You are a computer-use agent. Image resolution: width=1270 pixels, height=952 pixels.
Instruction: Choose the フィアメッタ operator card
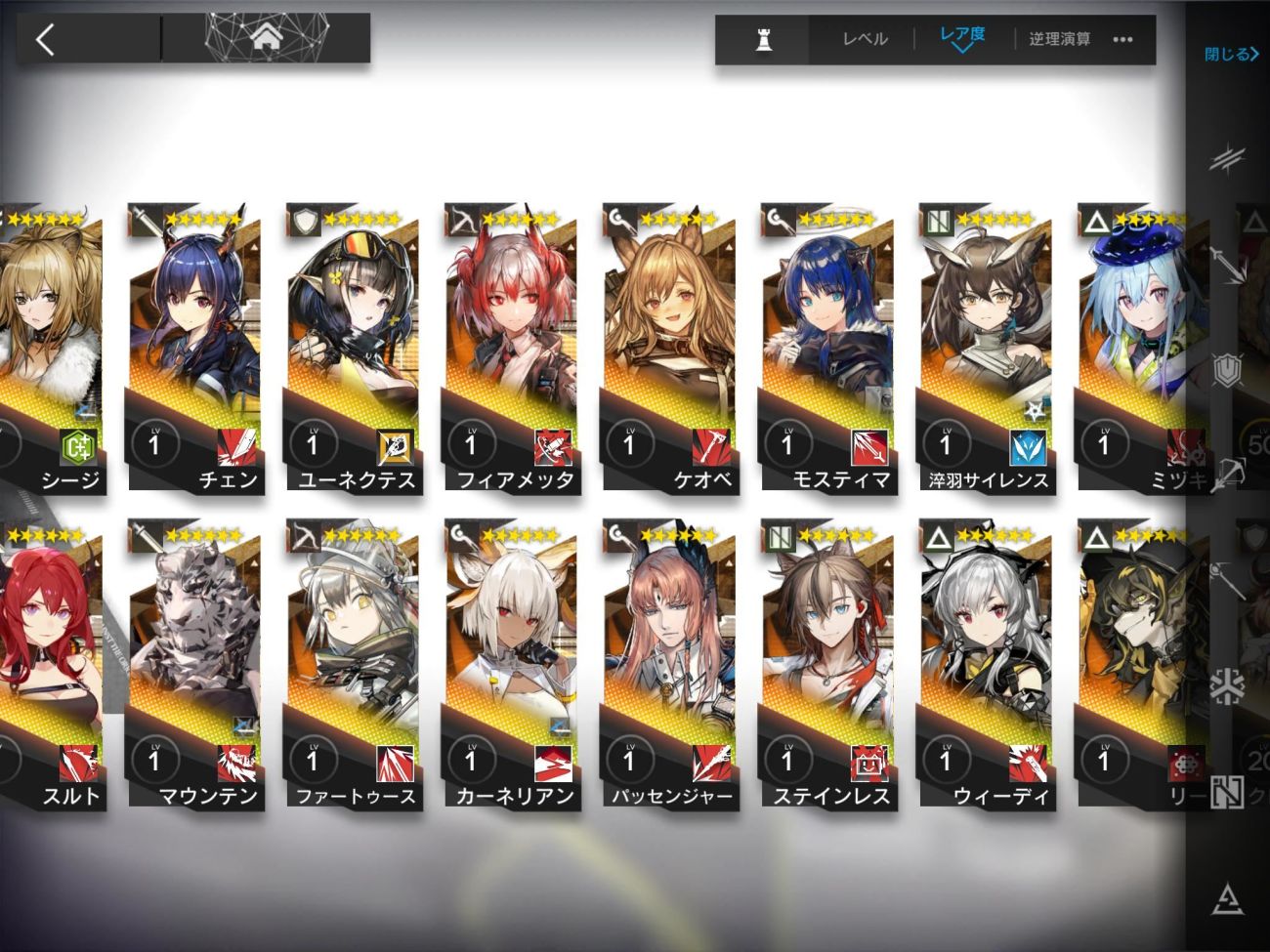pyautogui.click(x=510, y=347)
